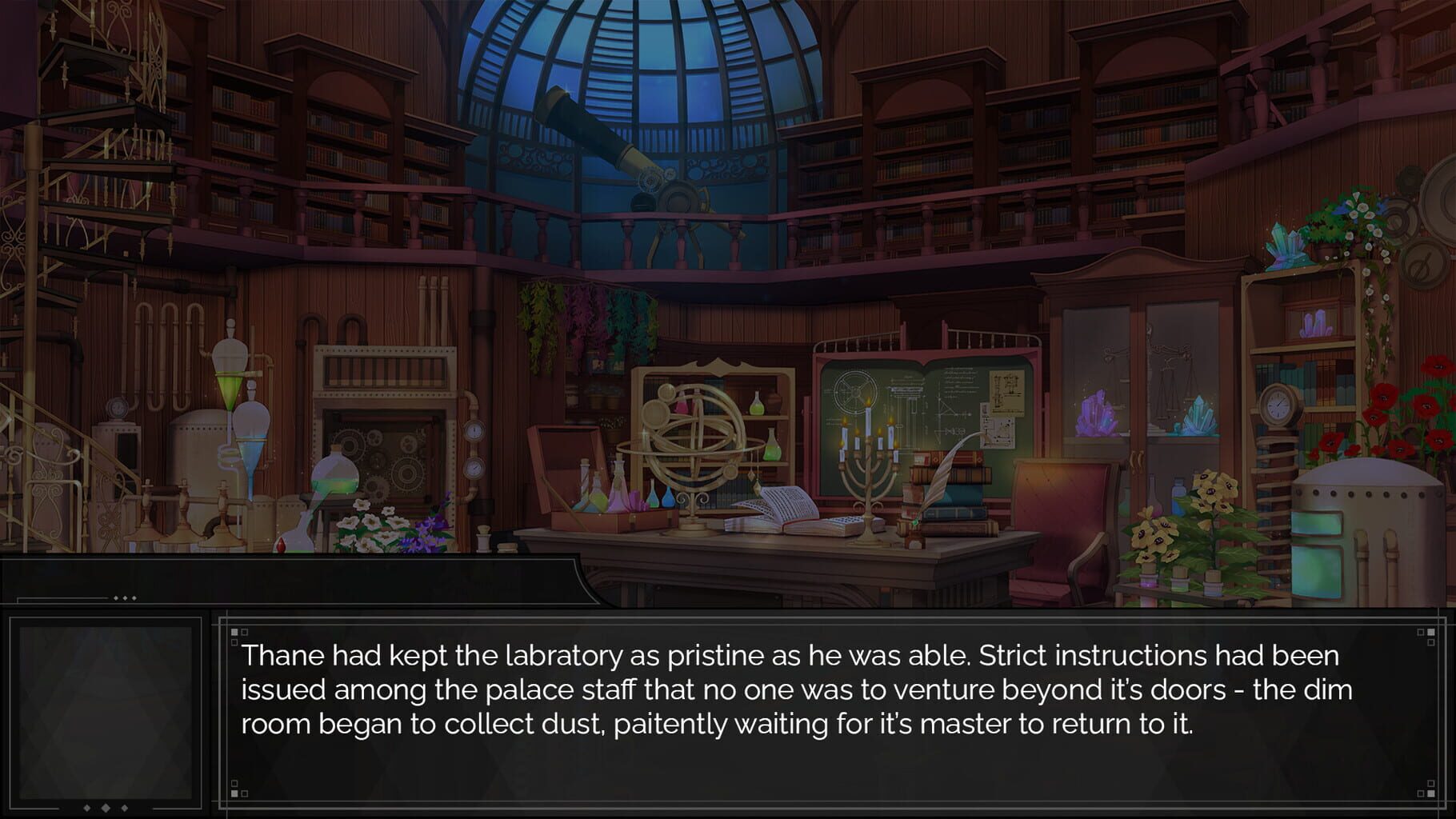The width and height of the screenshot is (1456, 819).
Task: Click the hollow square beside the filled marker
Action: [x=244, y=632]
